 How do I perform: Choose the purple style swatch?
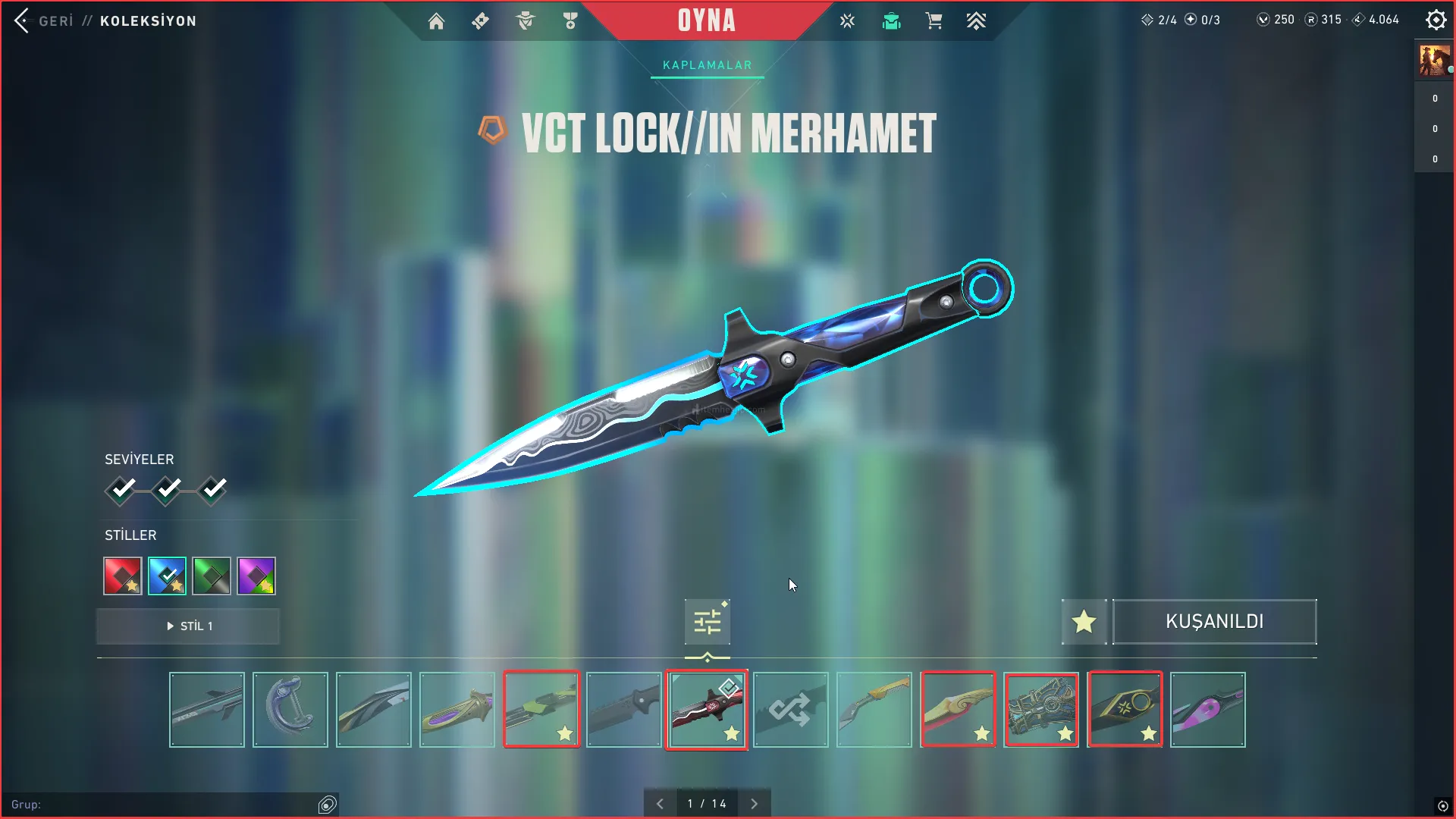click(x=256, y=576)
